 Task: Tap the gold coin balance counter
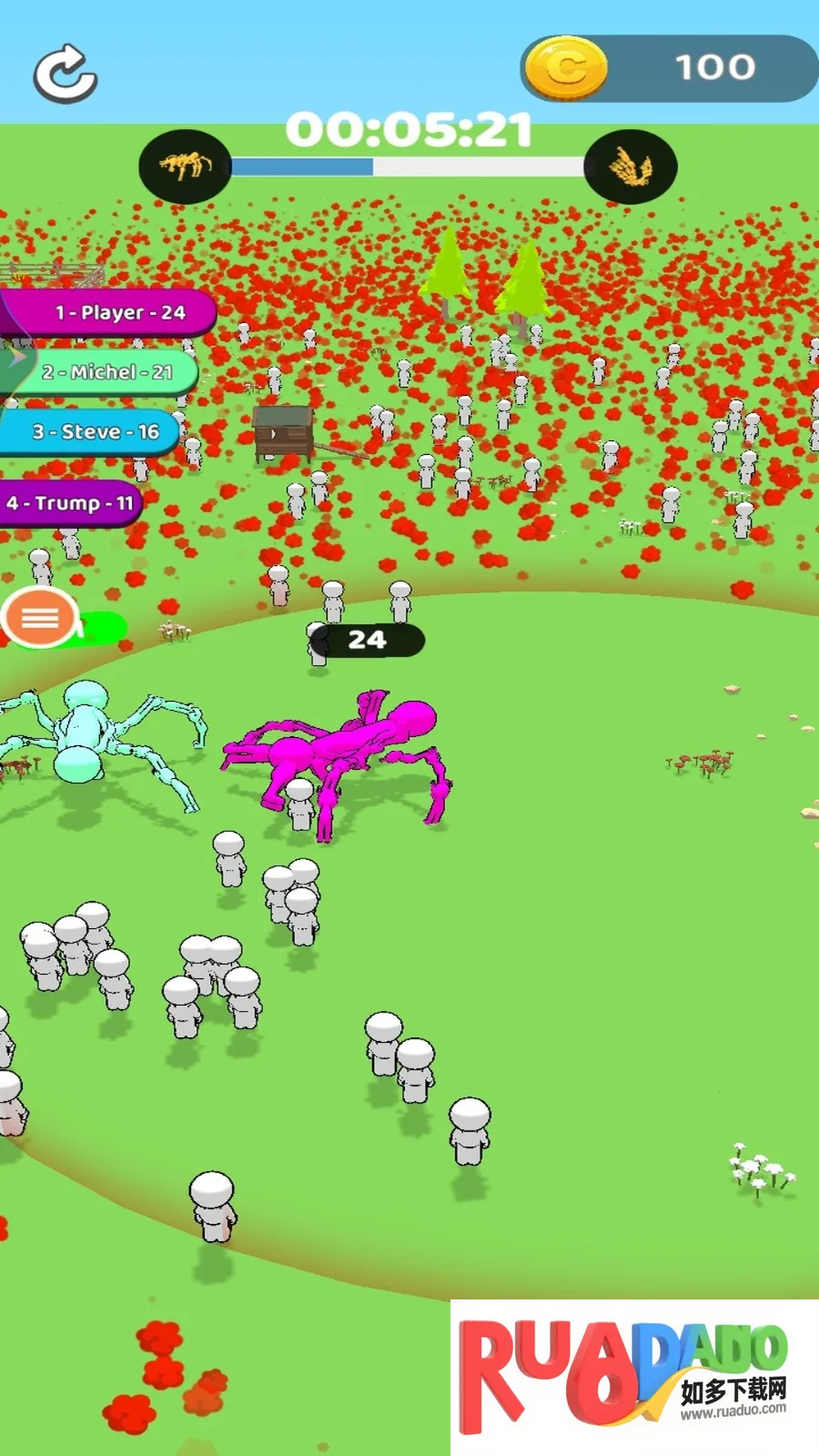tap(669, 68)
